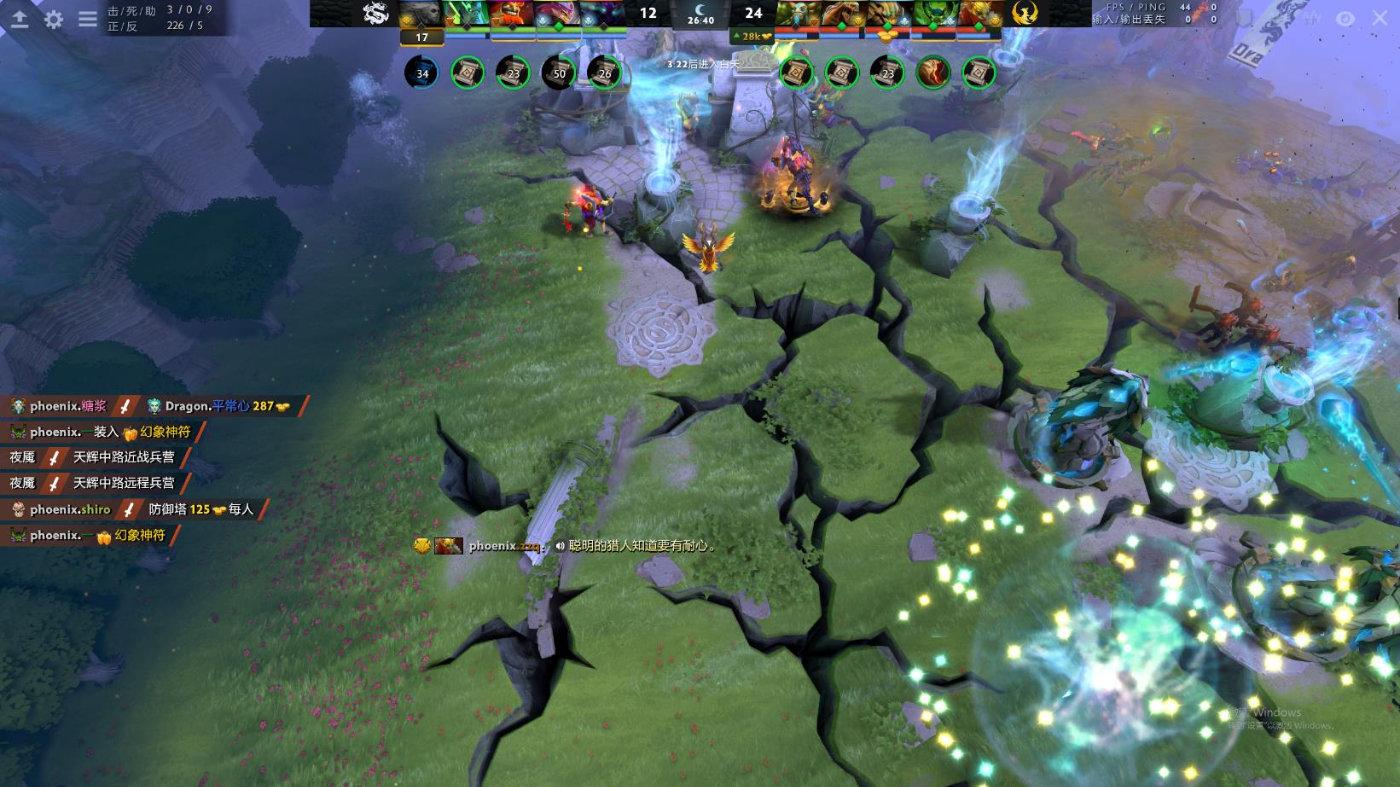The width and height of the screenshot is (1400, 787).
Task: Click the level 17 badge under first portrait
Action: (x=422, y=38)
